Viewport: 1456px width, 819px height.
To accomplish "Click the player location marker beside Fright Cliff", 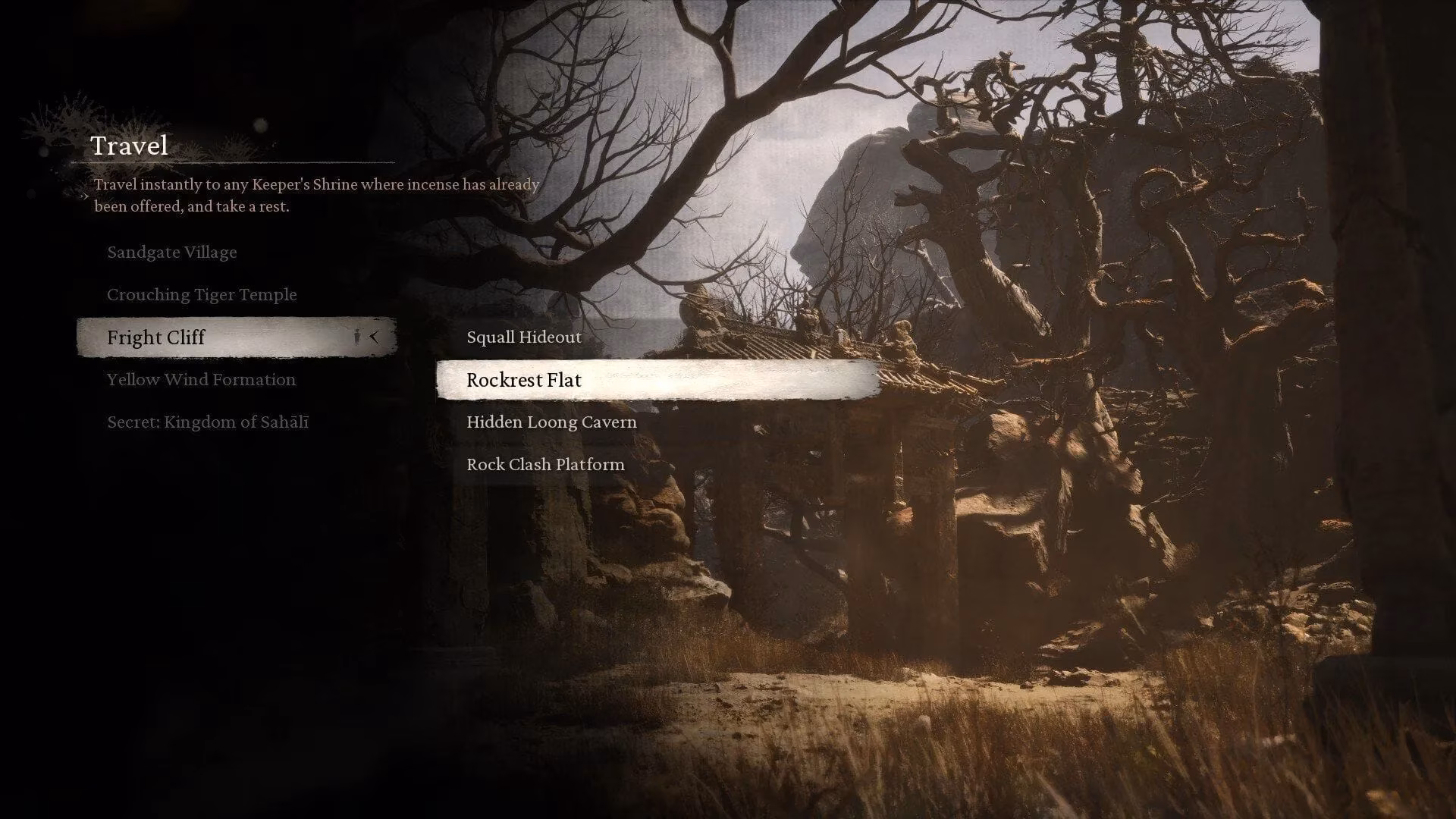I will coord(356,337).
